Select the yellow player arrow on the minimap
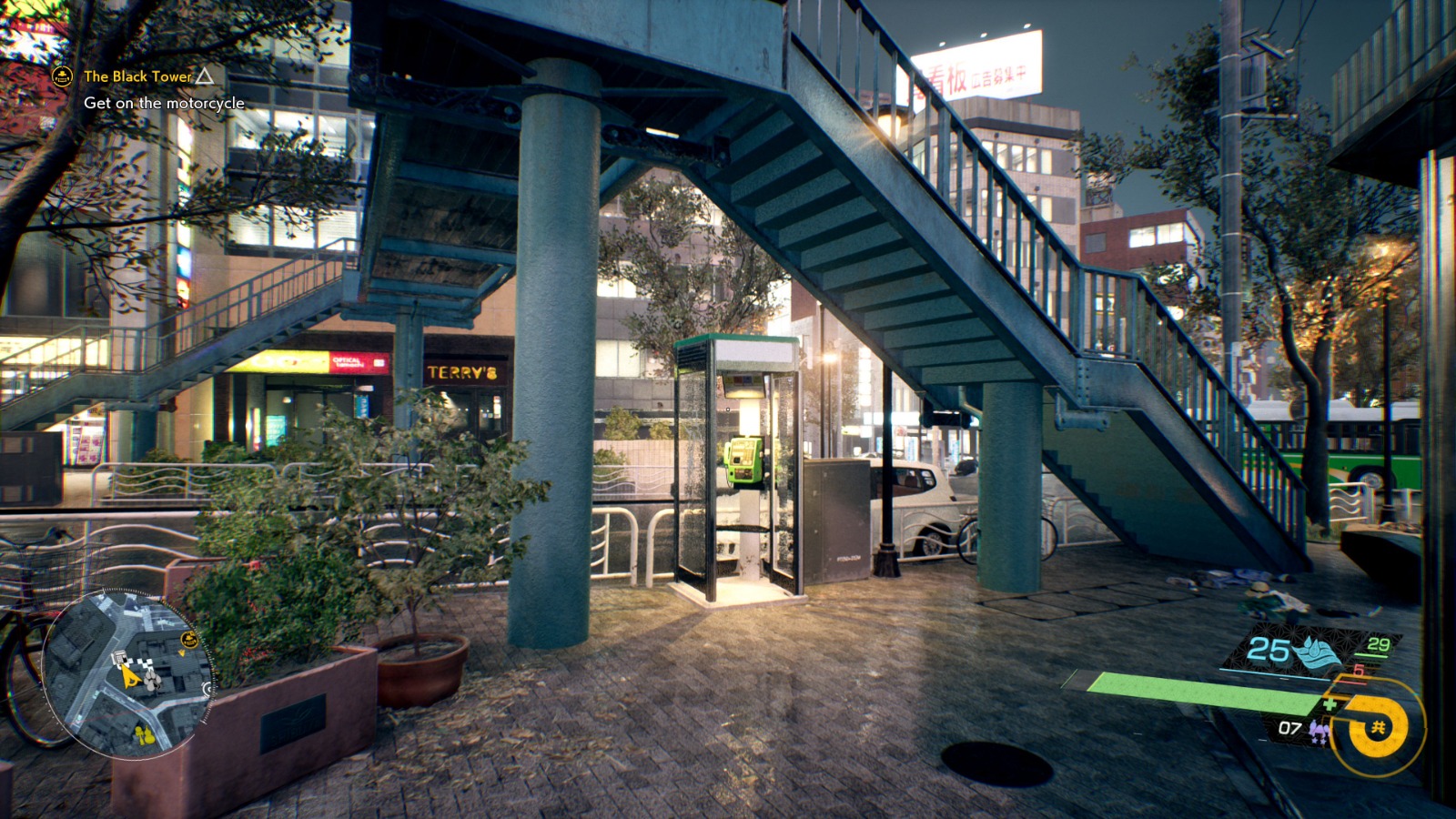 point(130,677)
